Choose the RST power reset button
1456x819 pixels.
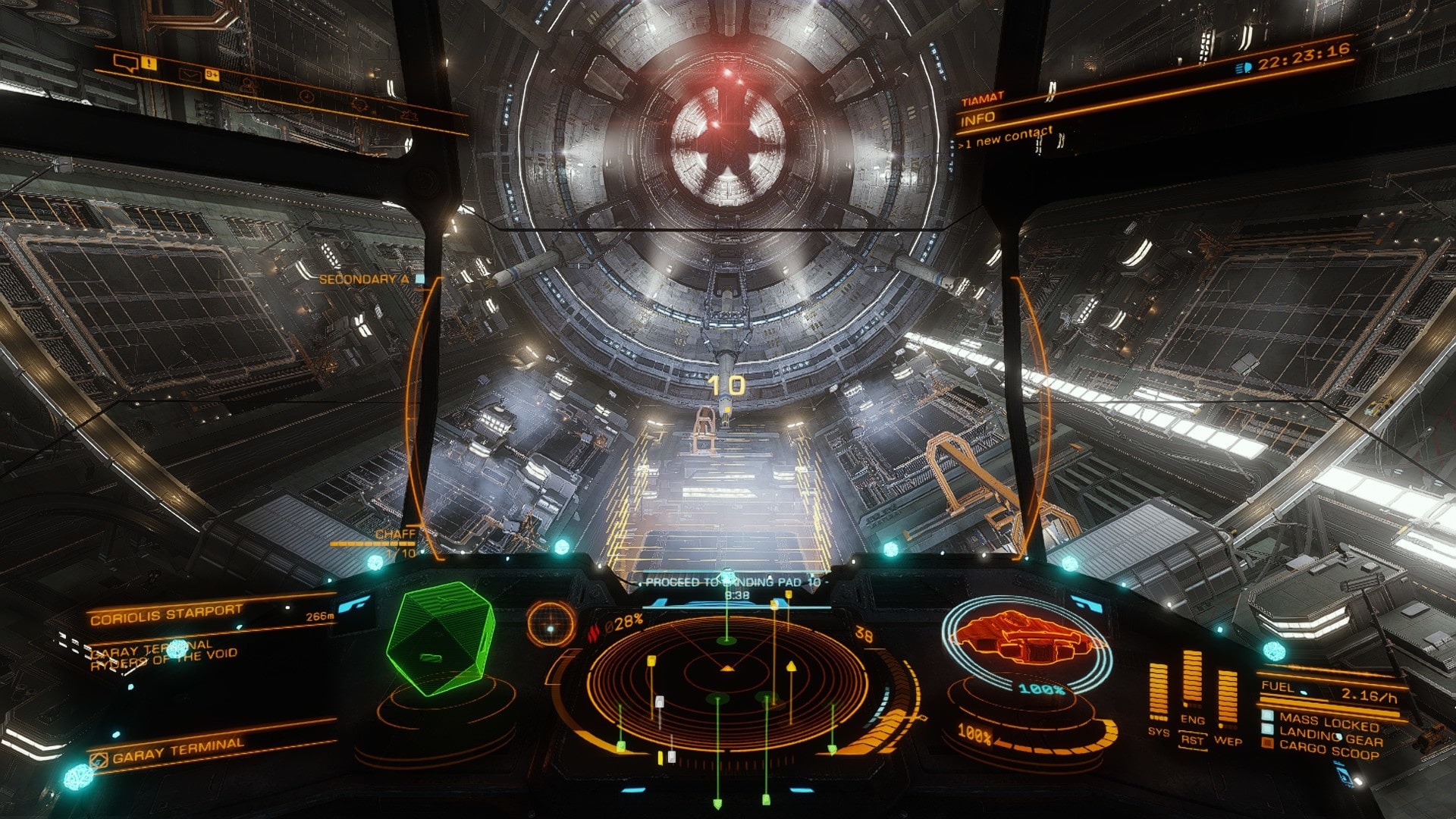click(x=1192, y=739)
